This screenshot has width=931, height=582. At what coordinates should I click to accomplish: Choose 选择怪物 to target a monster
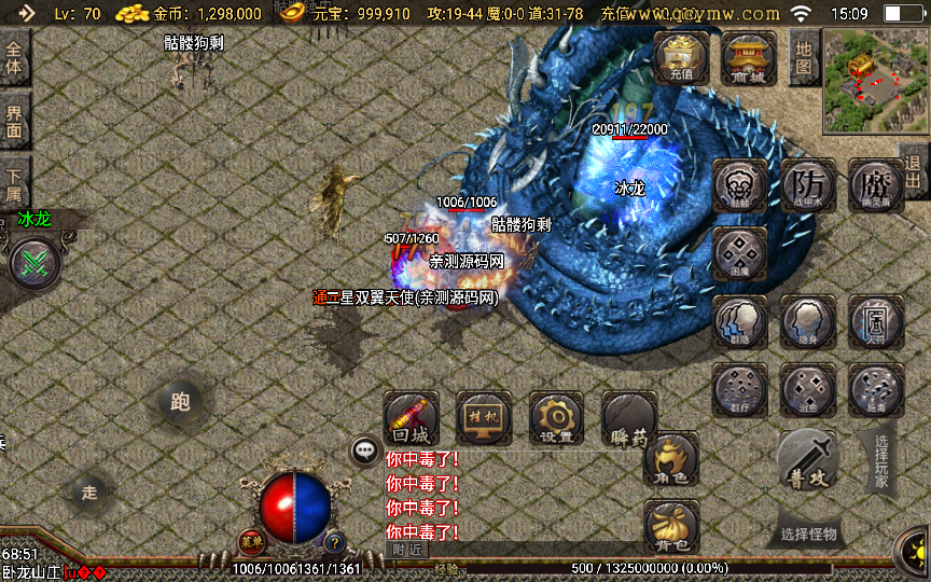[x=808, y=533]
